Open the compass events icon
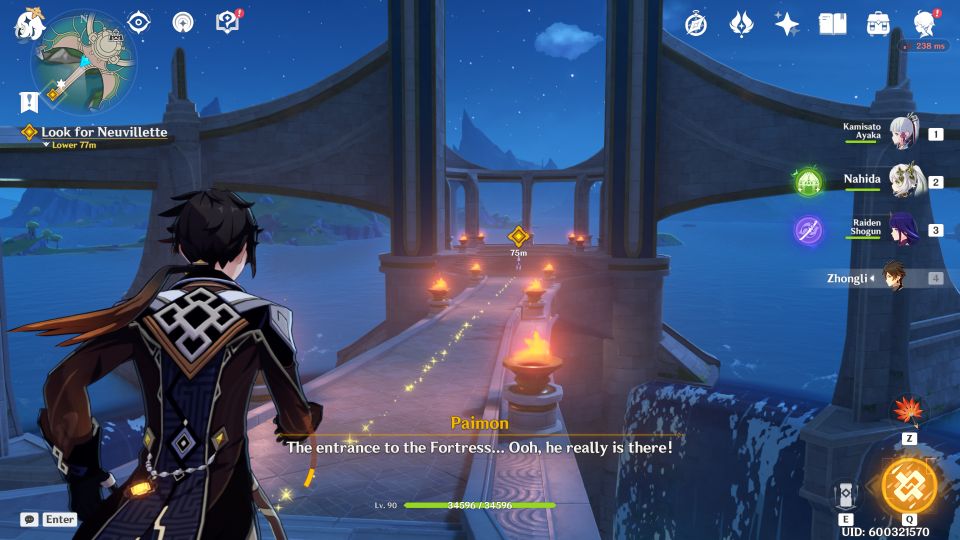Screen dimensions: 960x540 [x=696, y=24]
